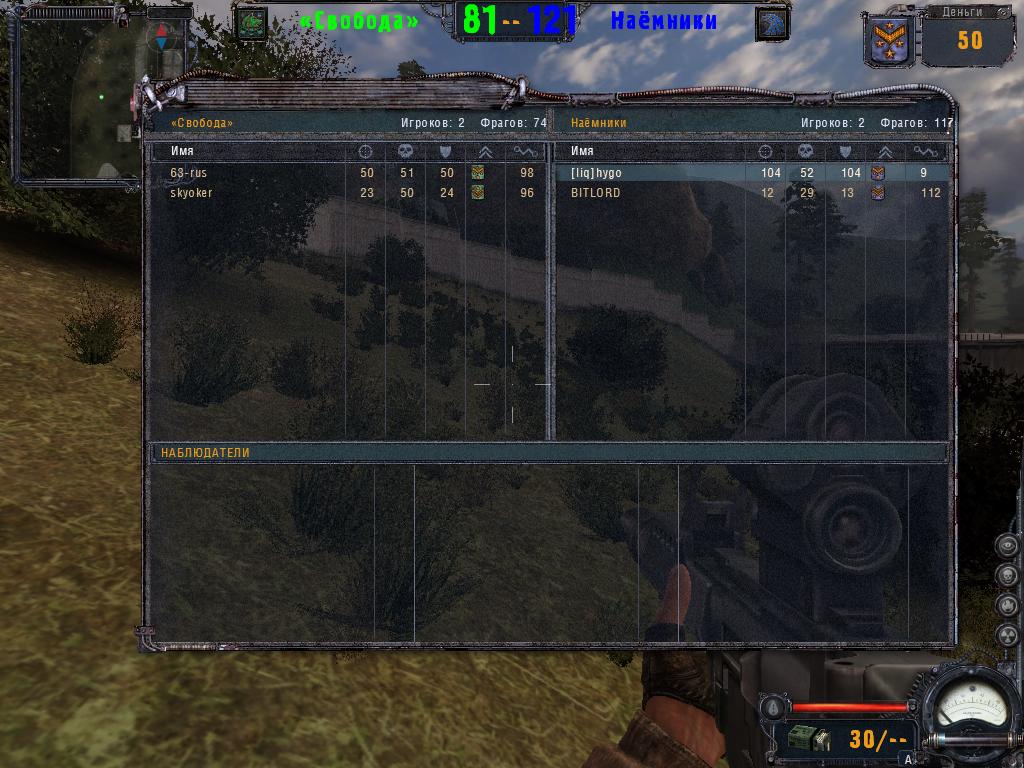The height and width of the screenshot is (768, 1024).
Task: Click the highlighted [liq]hygo player row
Action: click(596, 173)
